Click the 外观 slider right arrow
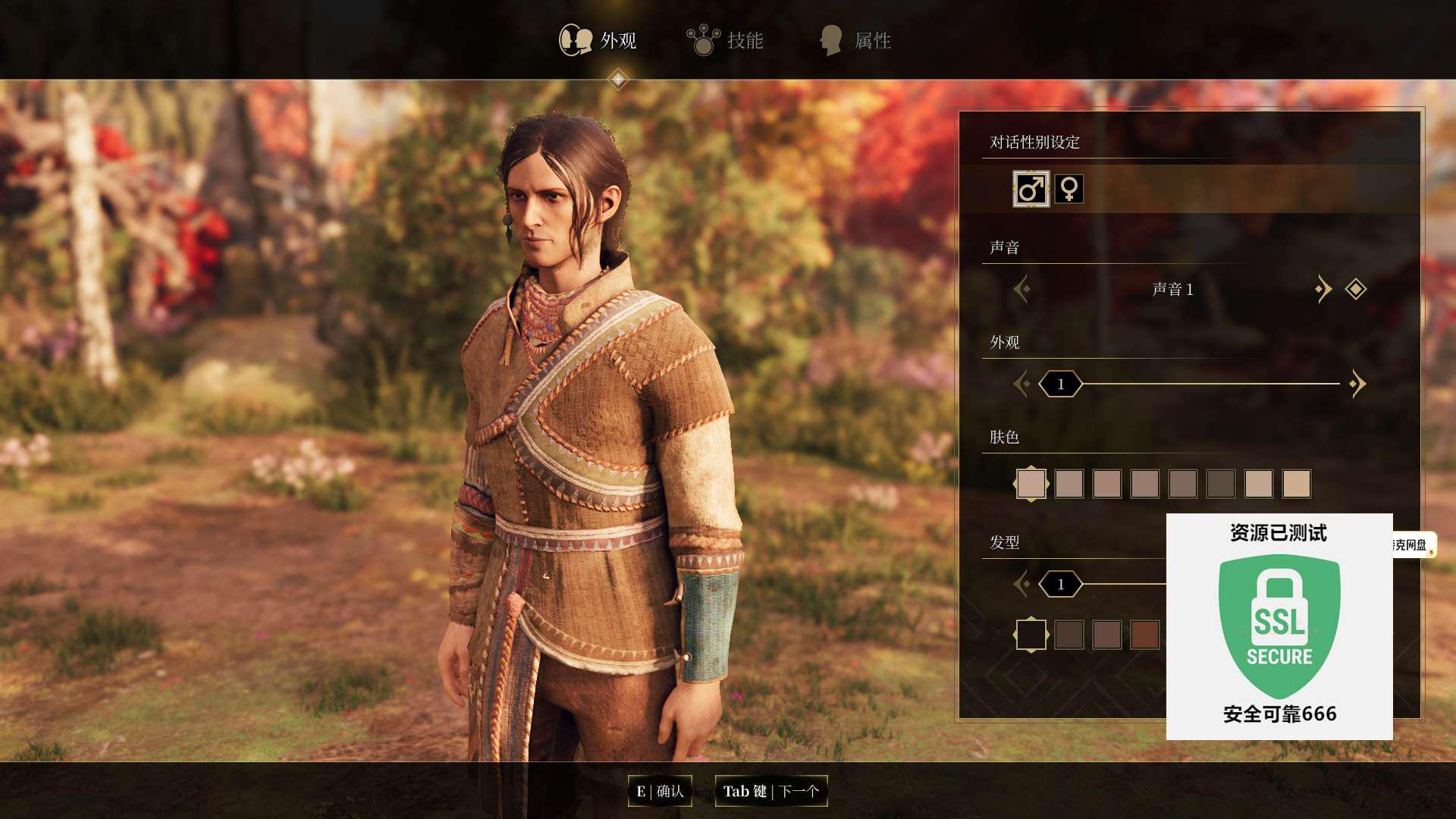 tap(1357, 384)
